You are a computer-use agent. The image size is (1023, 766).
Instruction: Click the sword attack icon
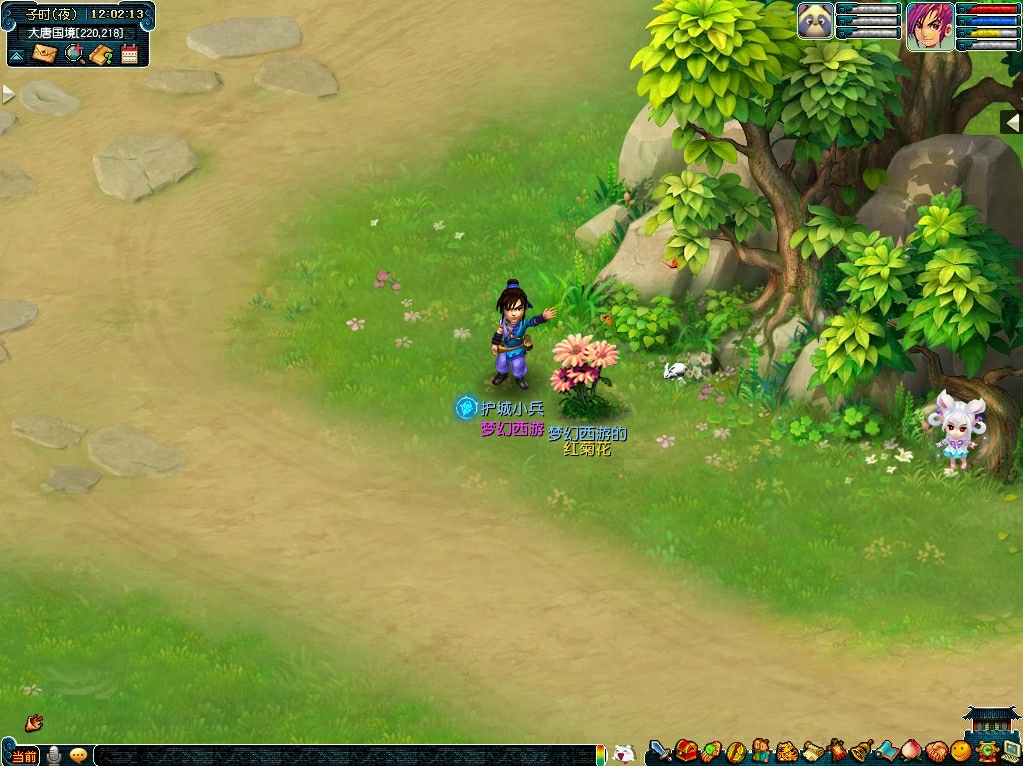click(660, 750)
